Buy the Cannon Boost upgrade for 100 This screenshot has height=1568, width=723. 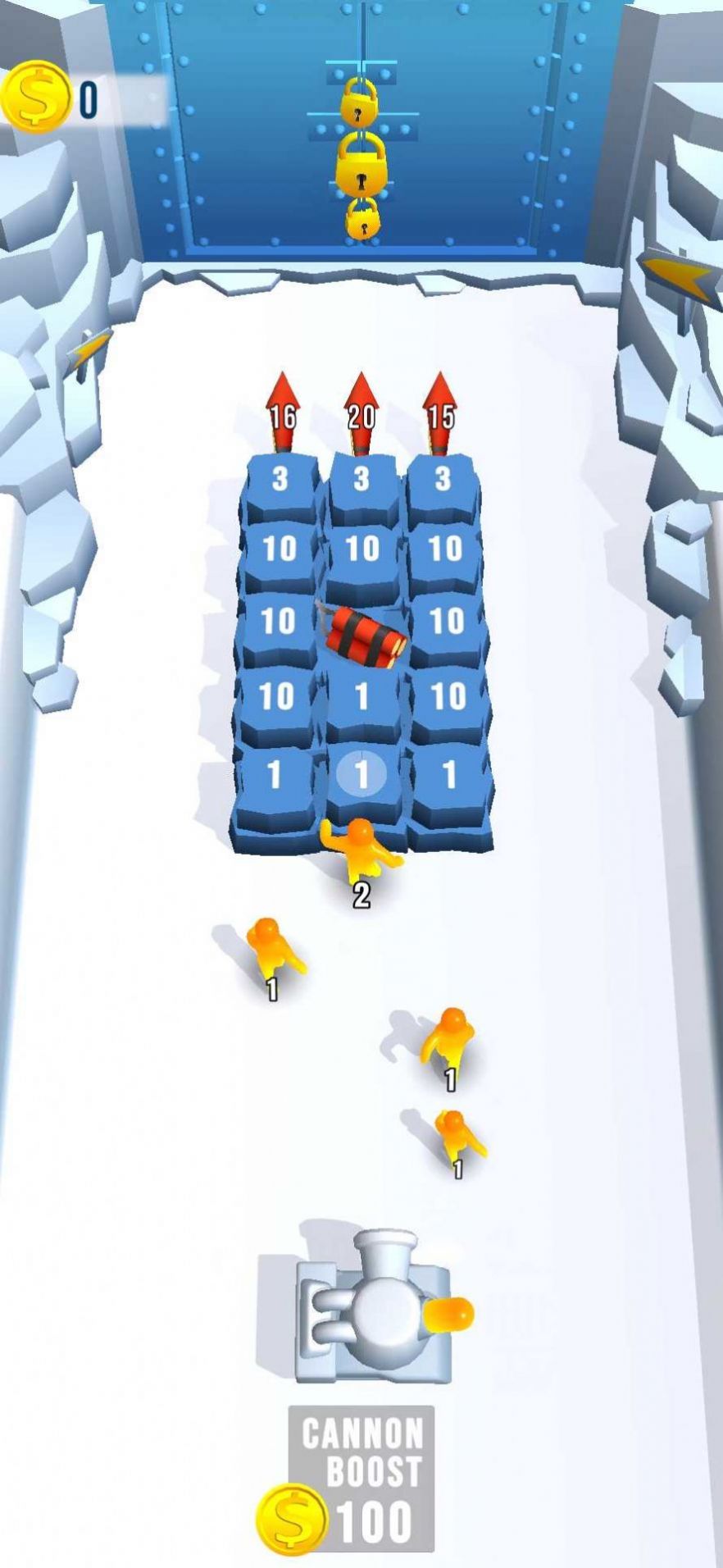tap(361, 1478)
